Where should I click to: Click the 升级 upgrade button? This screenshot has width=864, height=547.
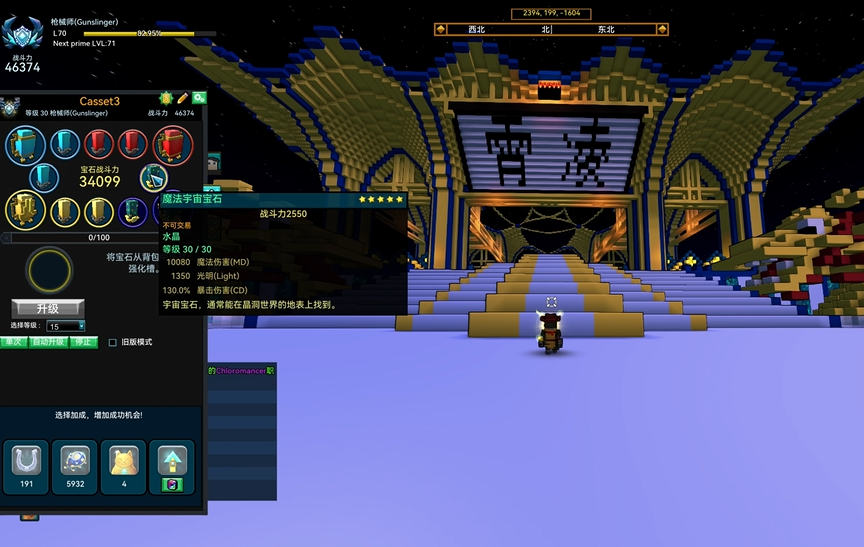click(47, 307)
